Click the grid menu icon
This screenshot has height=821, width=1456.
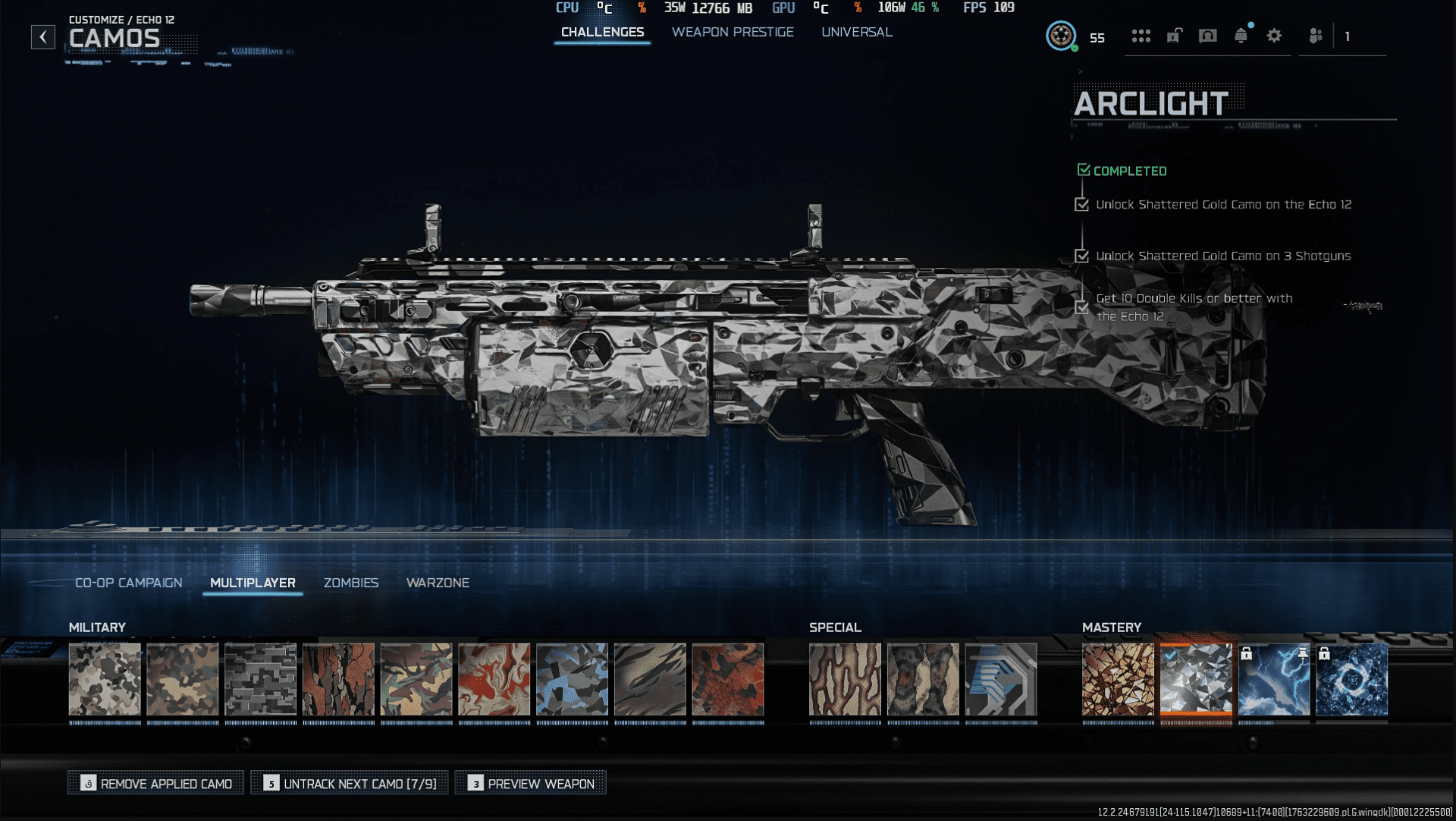1141,36
